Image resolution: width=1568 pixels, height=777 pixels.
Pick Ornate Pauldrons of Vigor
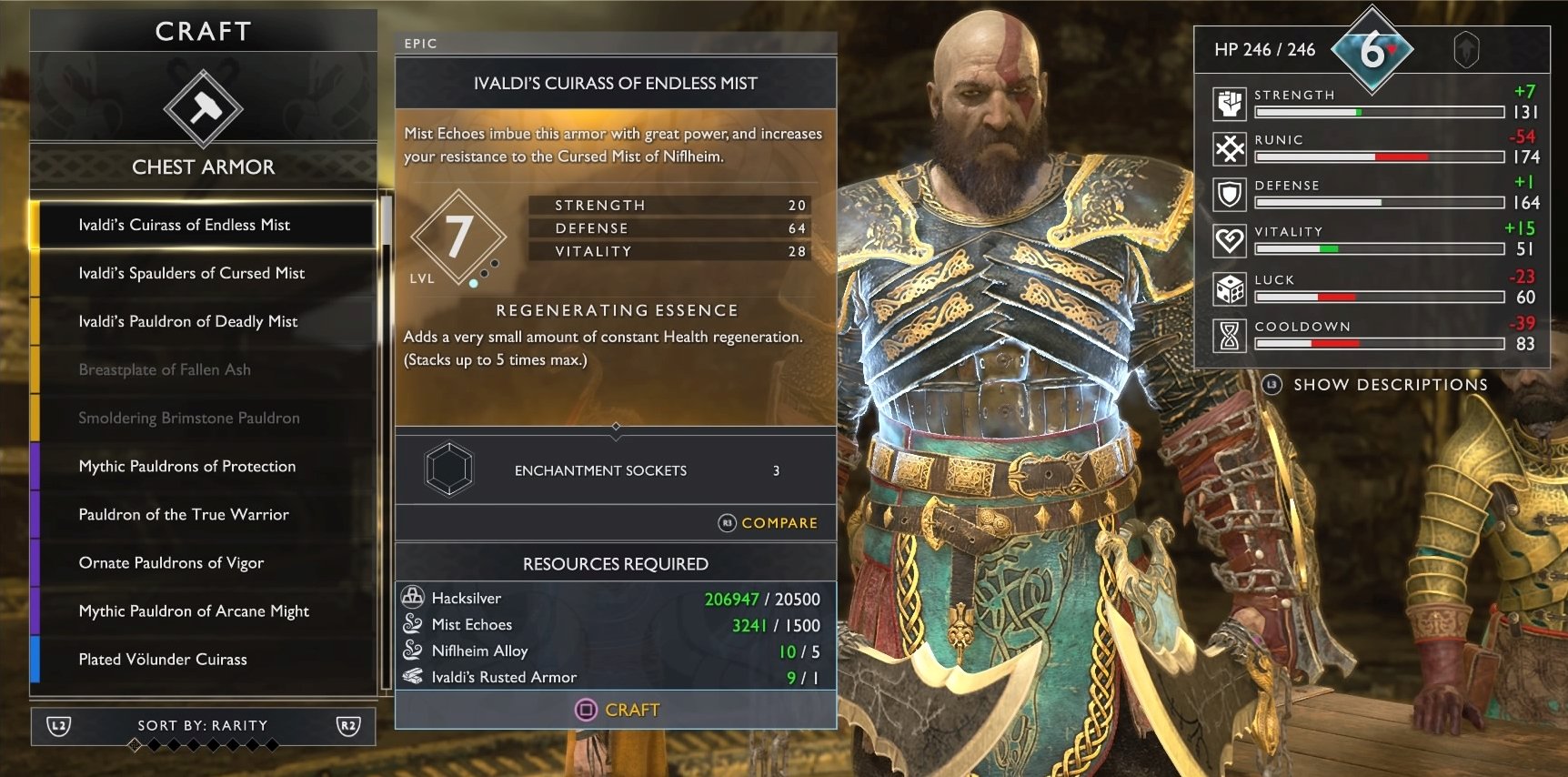tap(203, 562)
